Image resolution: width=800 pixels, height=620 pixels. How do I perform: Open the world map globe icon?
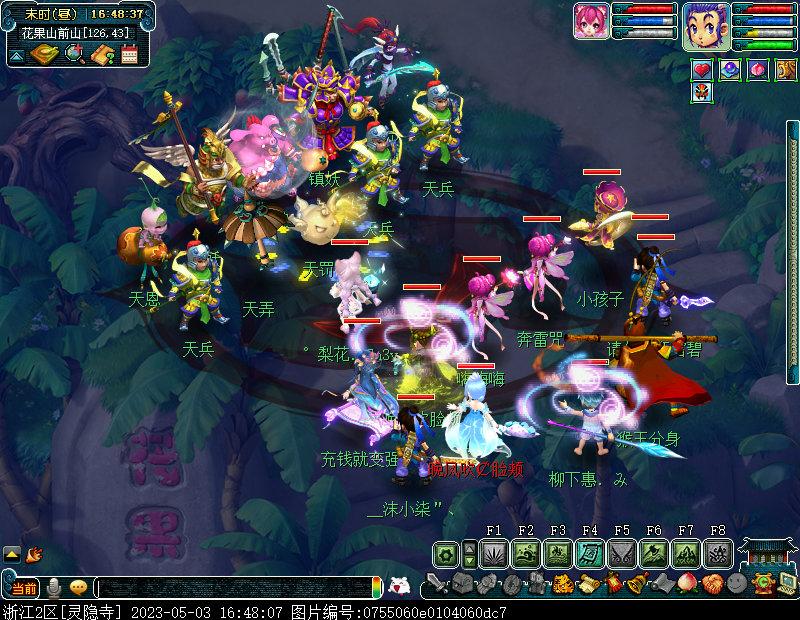click(x=74, y=54)
